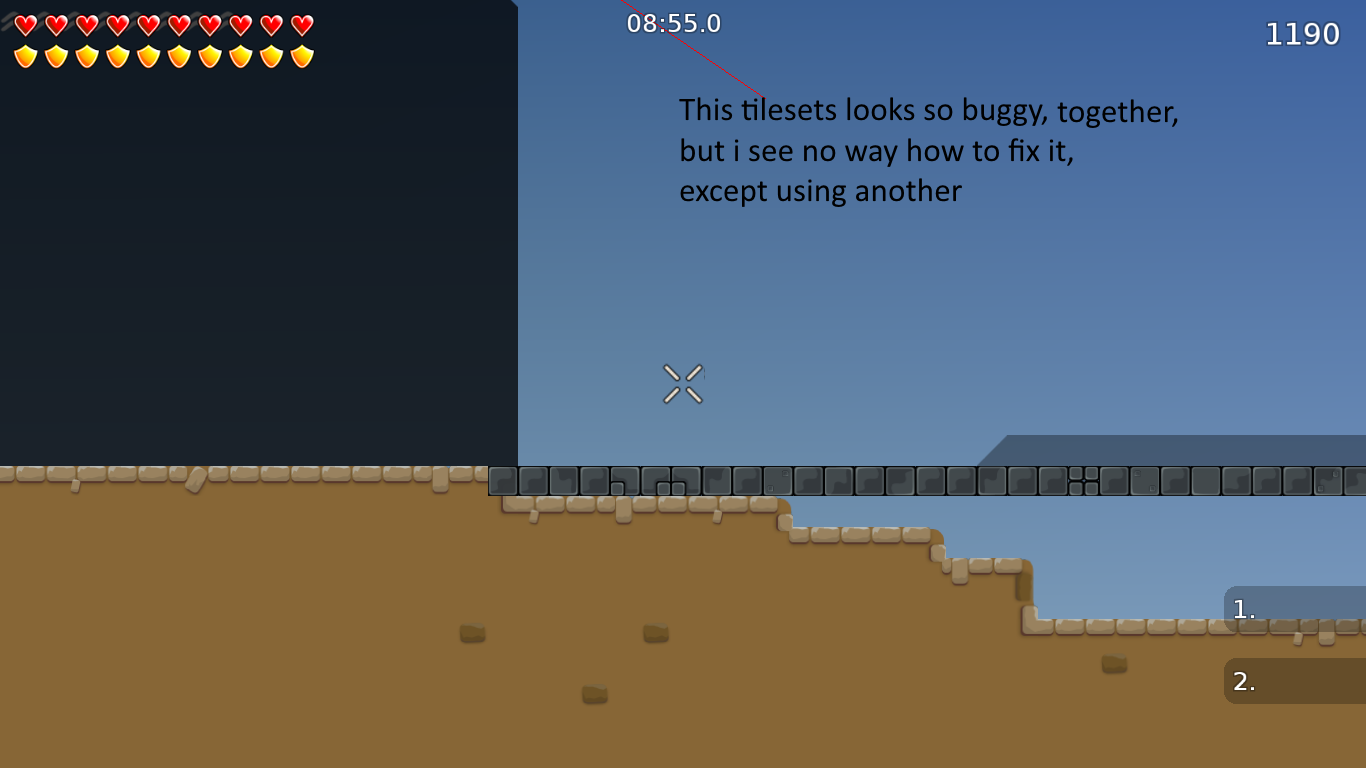Select the timer showing 08:55.0
The image size is (1366, 768).
coord(672,23)
